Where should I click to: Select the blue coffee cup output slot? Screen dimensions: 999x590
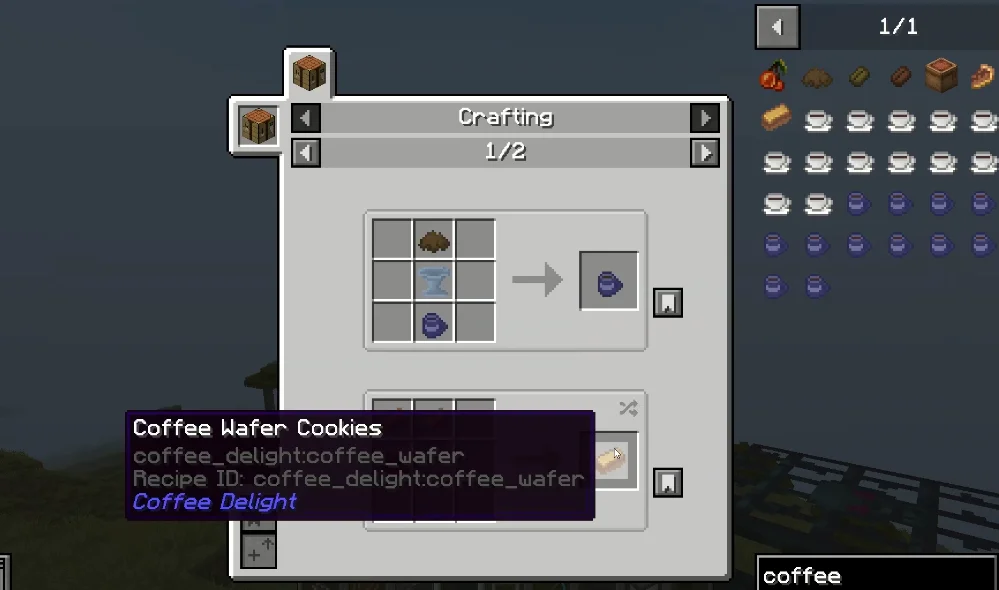pos(609,281)
